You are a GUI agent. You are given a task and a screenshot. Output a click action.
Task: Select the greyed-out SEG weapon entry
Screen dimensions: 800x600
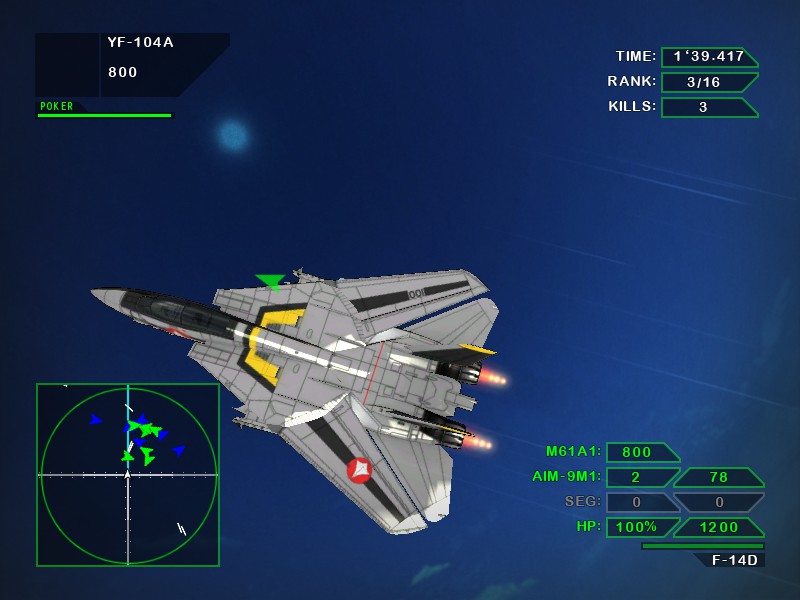click(583, 502)
